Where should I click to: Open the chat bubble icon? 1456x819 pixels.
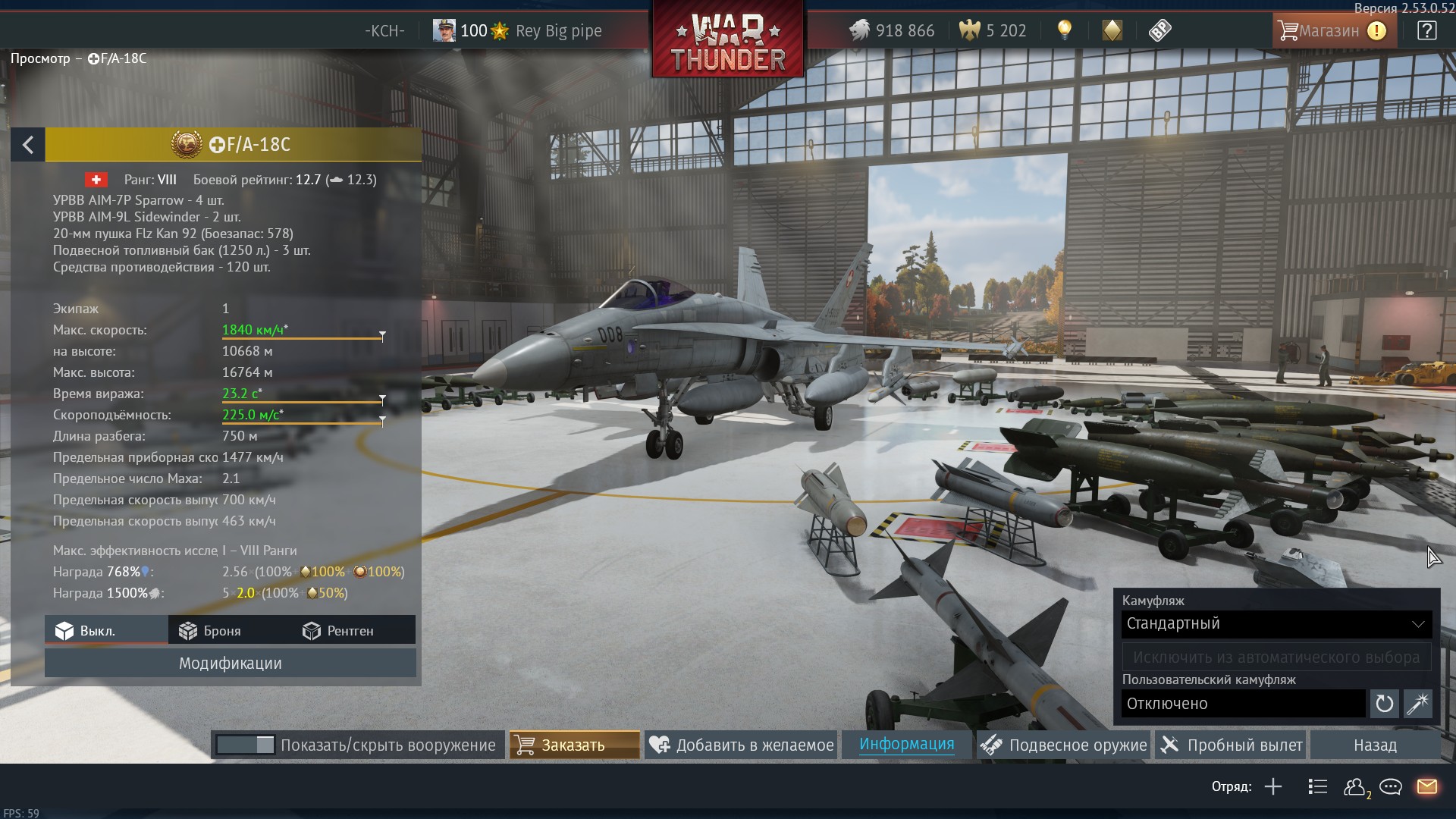click(x=1390, y=786)
